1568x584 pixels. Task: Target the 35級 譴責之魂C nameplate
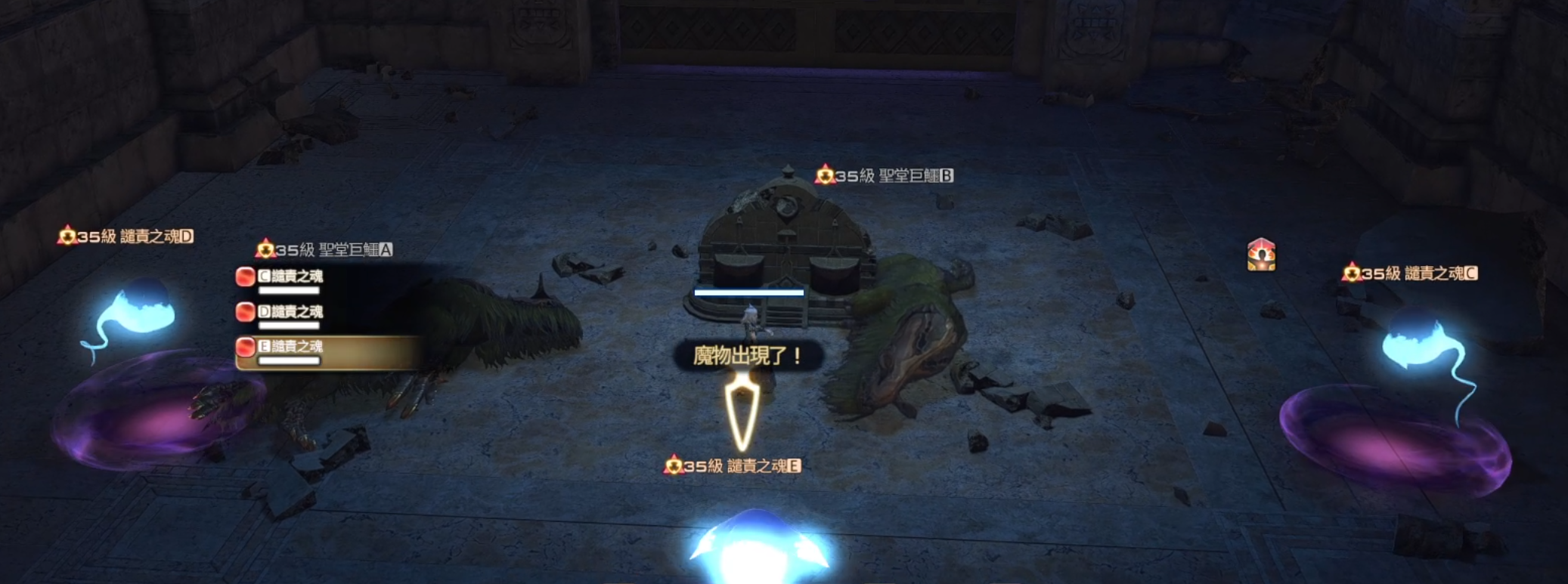(1410, 273)
